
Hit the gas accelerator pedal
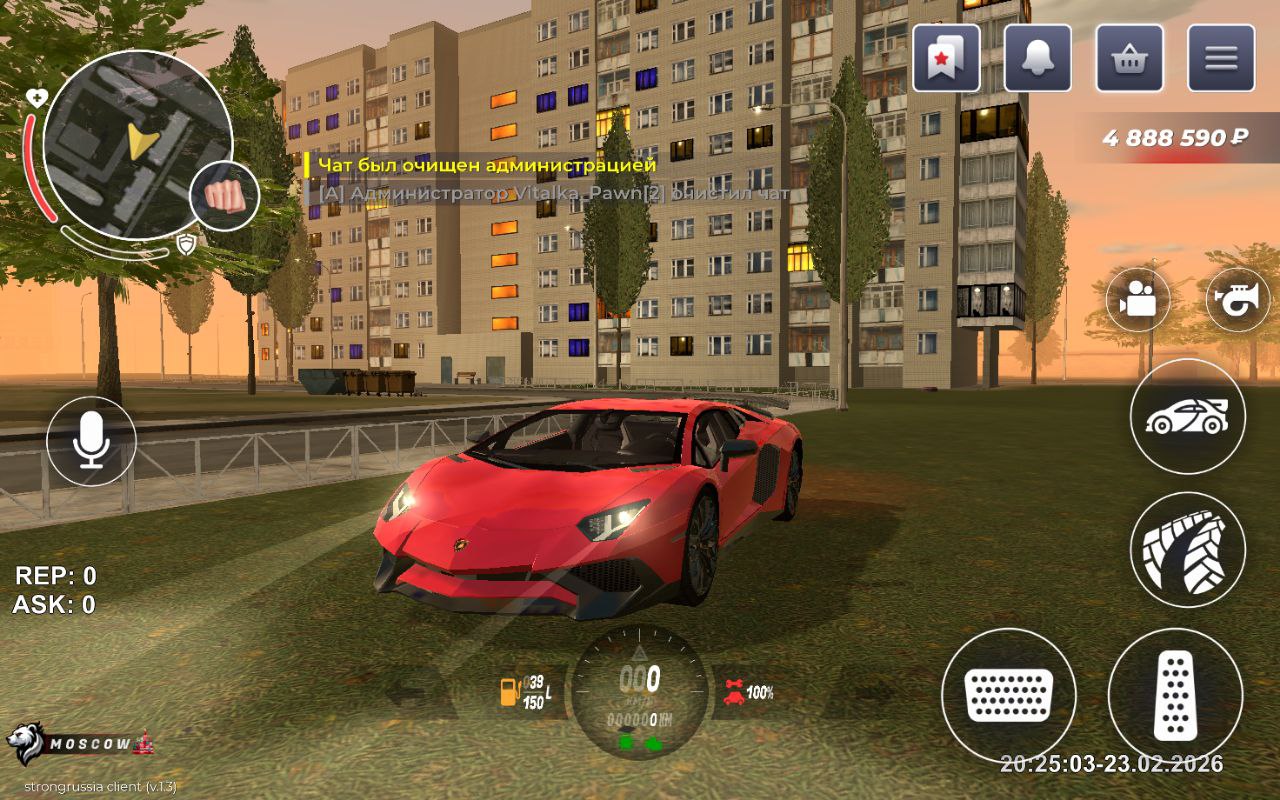(1175, 694)
